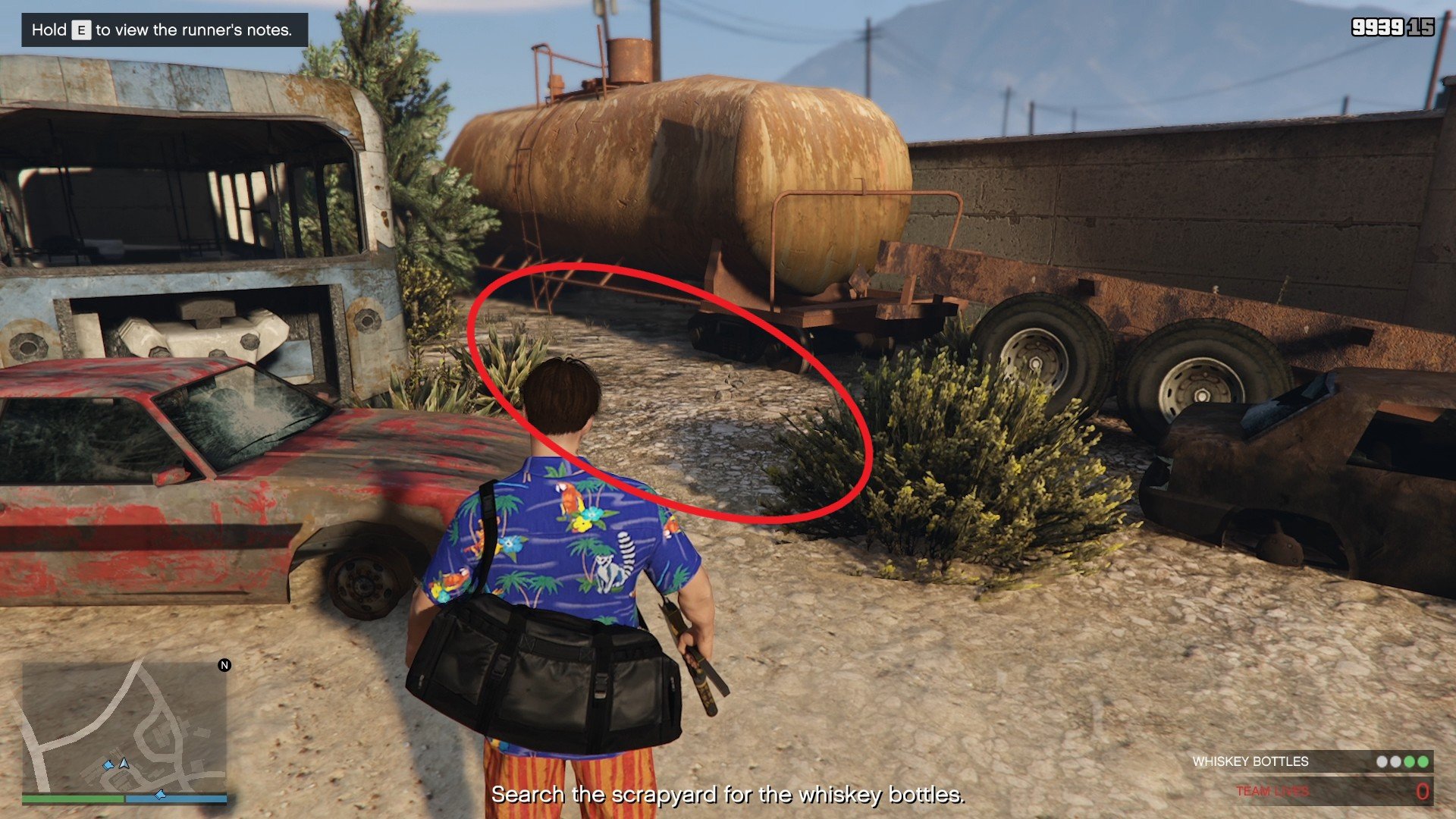Select the blue objective blip left of the player arrow
1456x819 pixels.
pos(109,766)
